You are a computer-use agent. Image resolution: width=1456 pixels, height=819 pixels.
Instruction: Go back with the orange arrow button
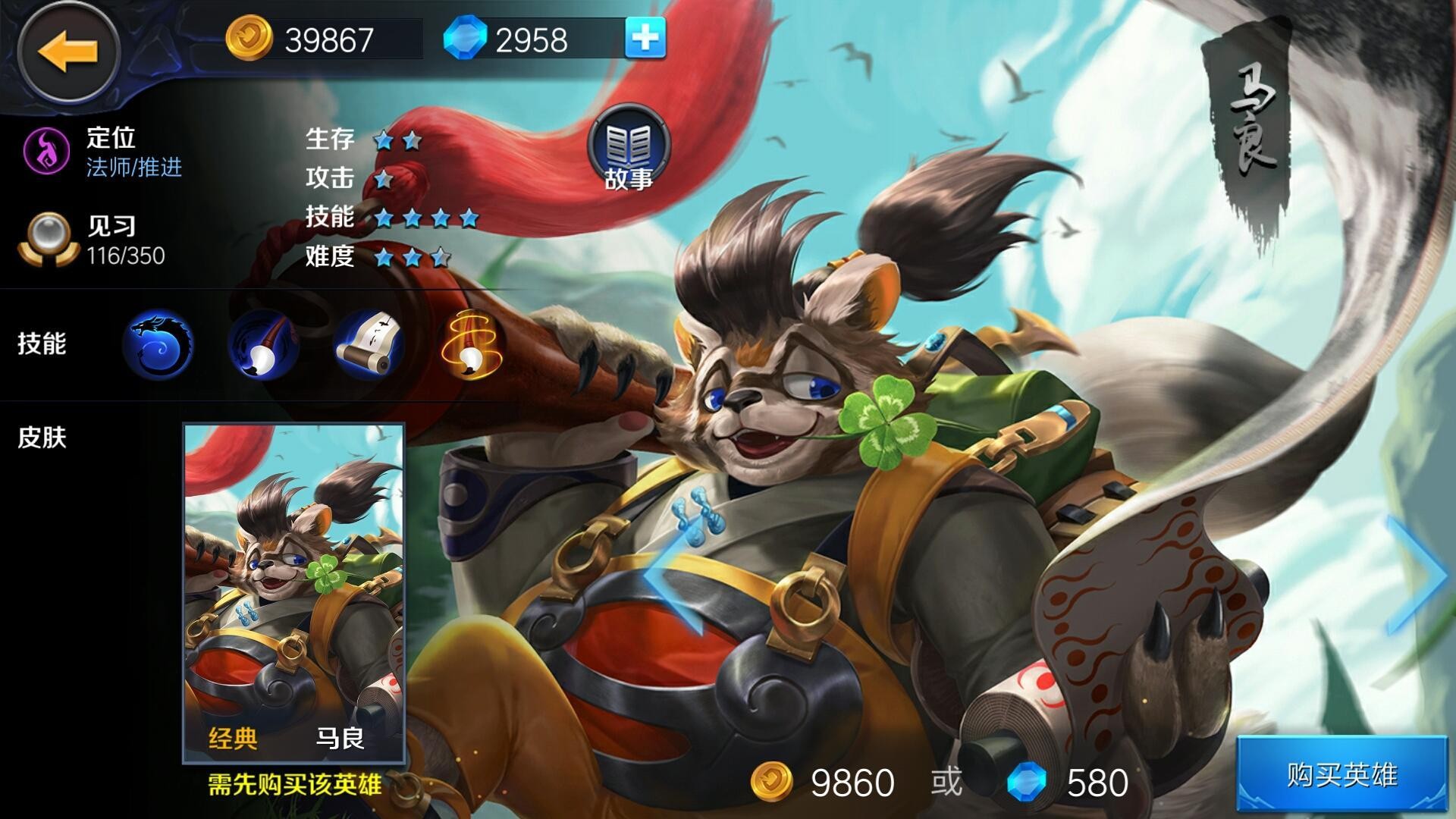coord(68,52)
